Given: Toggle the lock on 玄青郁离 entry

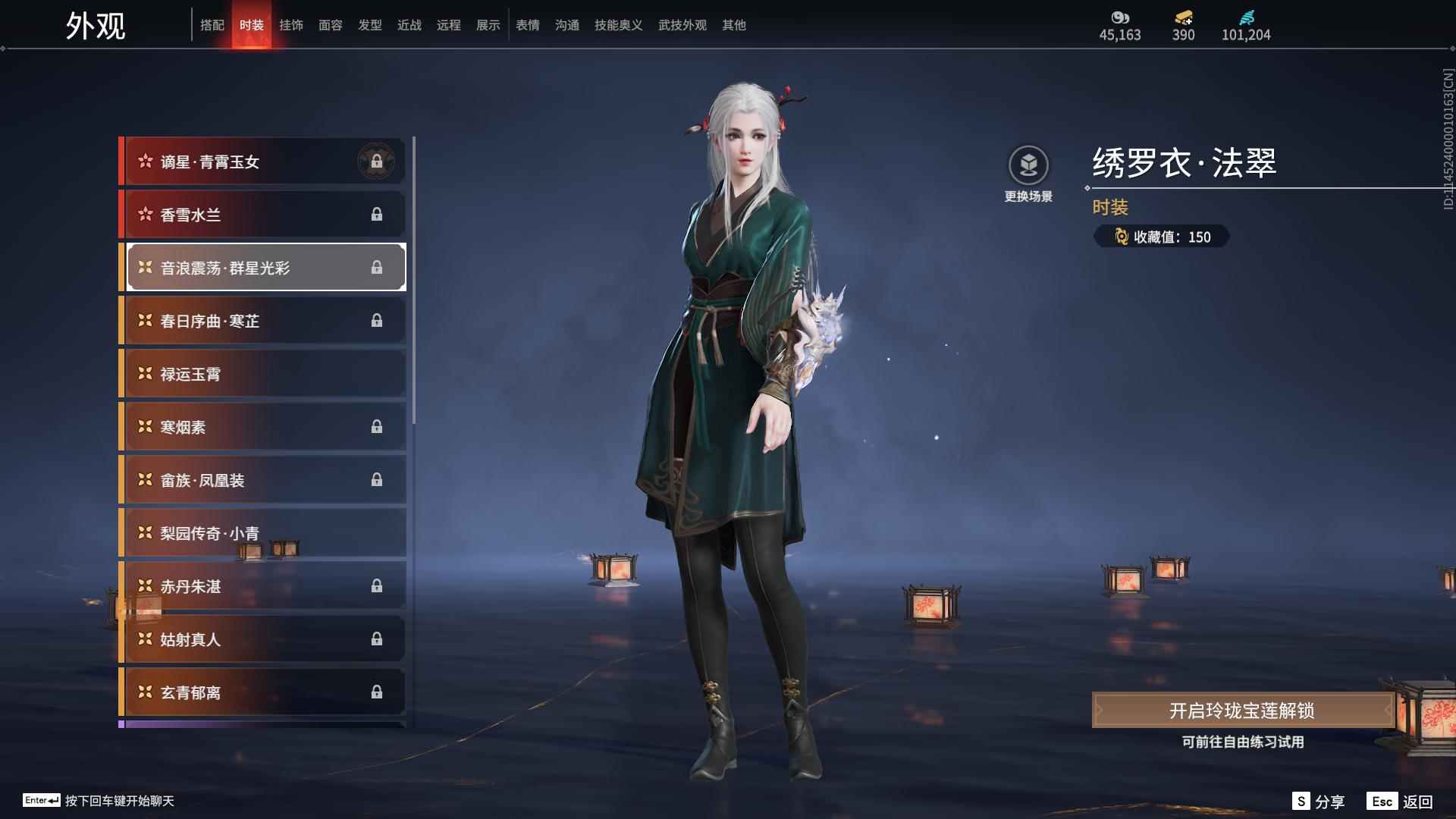Looking at the screenshot, I should pyautogui.click(x=377, y=692).
